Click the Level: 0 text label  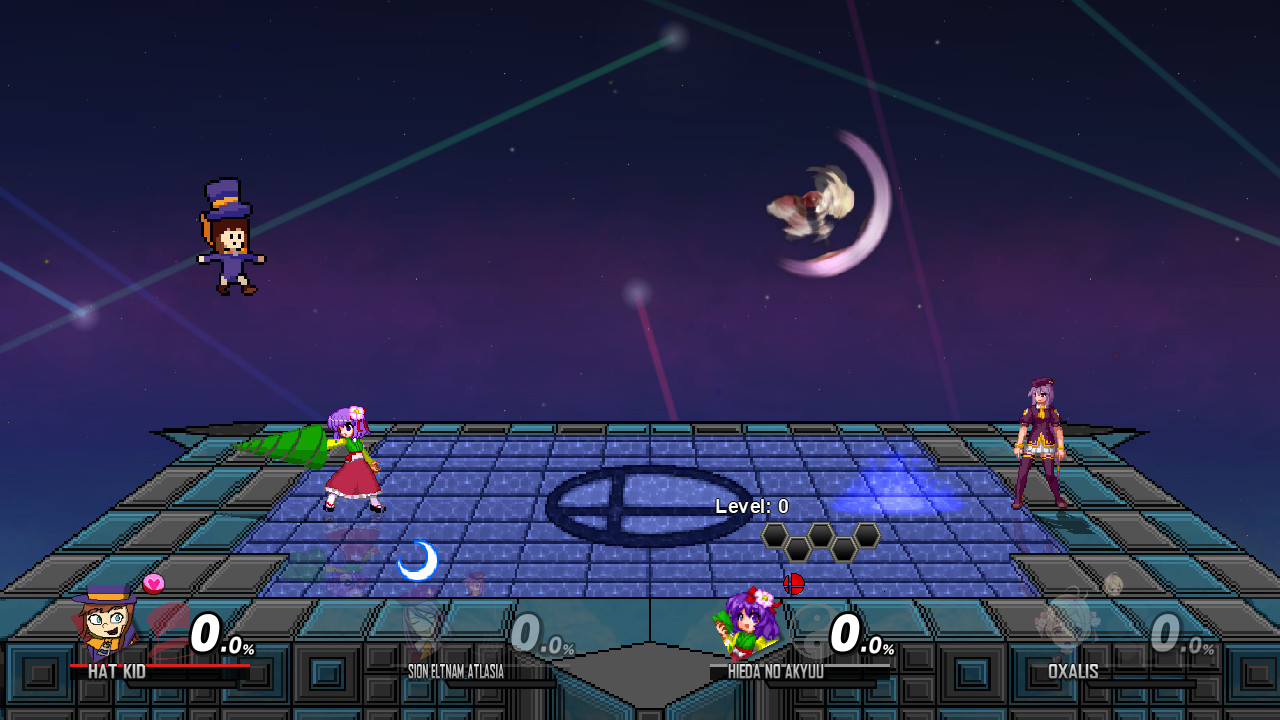(752, 506)
